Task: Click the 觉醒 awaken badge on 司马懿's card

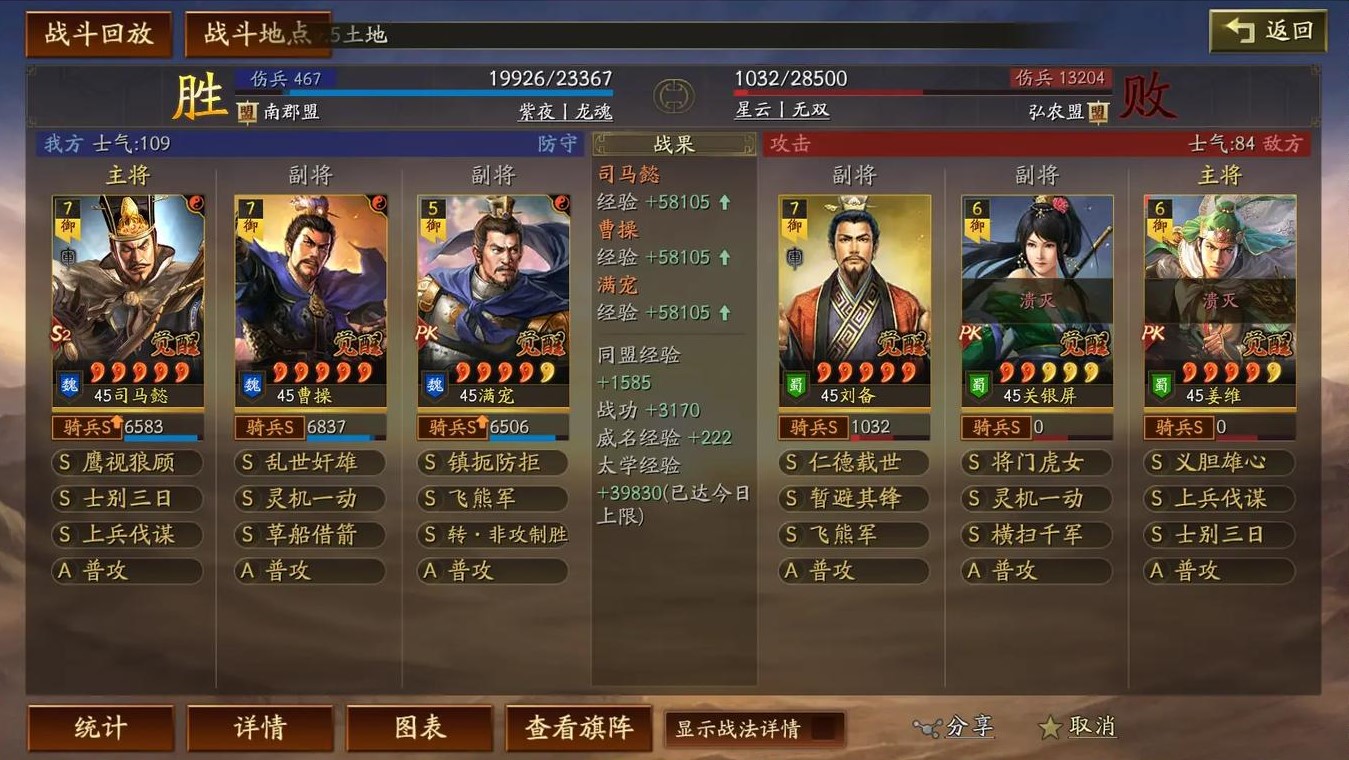Action: click(178, 343)
